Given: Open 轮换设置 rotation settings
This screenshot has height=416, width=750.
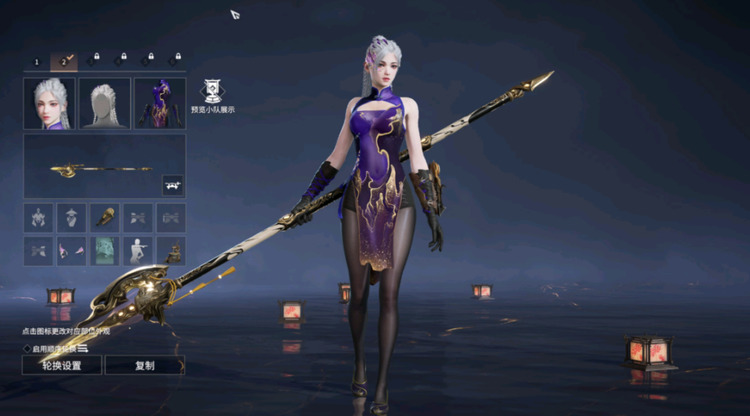Looking at the screenshot, I should pyautogui.click(x=62, y=365).
